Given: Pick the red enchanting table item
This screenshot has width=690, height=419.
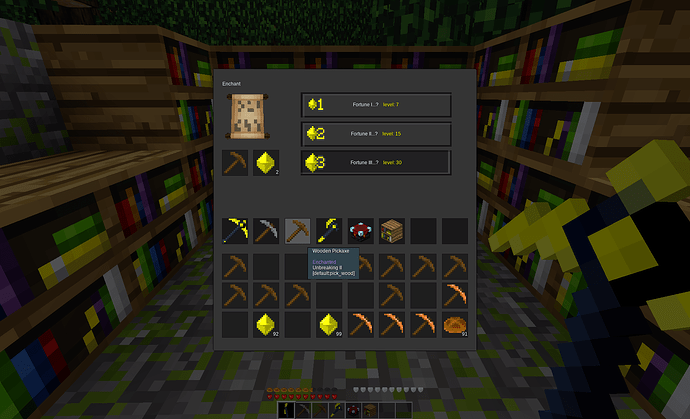Looking at the screenshot, I should tap(361, 231).
